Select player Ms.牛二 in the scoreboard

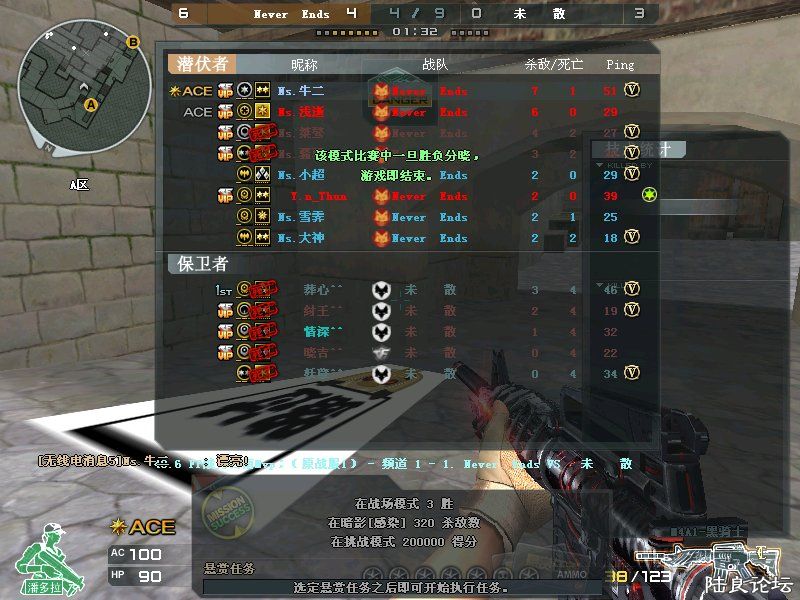point(300,91)
